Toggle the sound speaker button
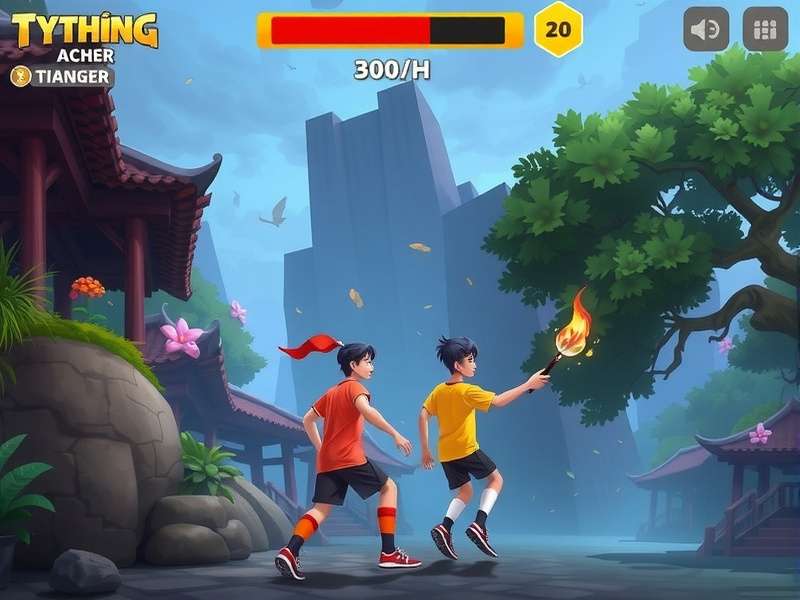 [x=706, y=30]
